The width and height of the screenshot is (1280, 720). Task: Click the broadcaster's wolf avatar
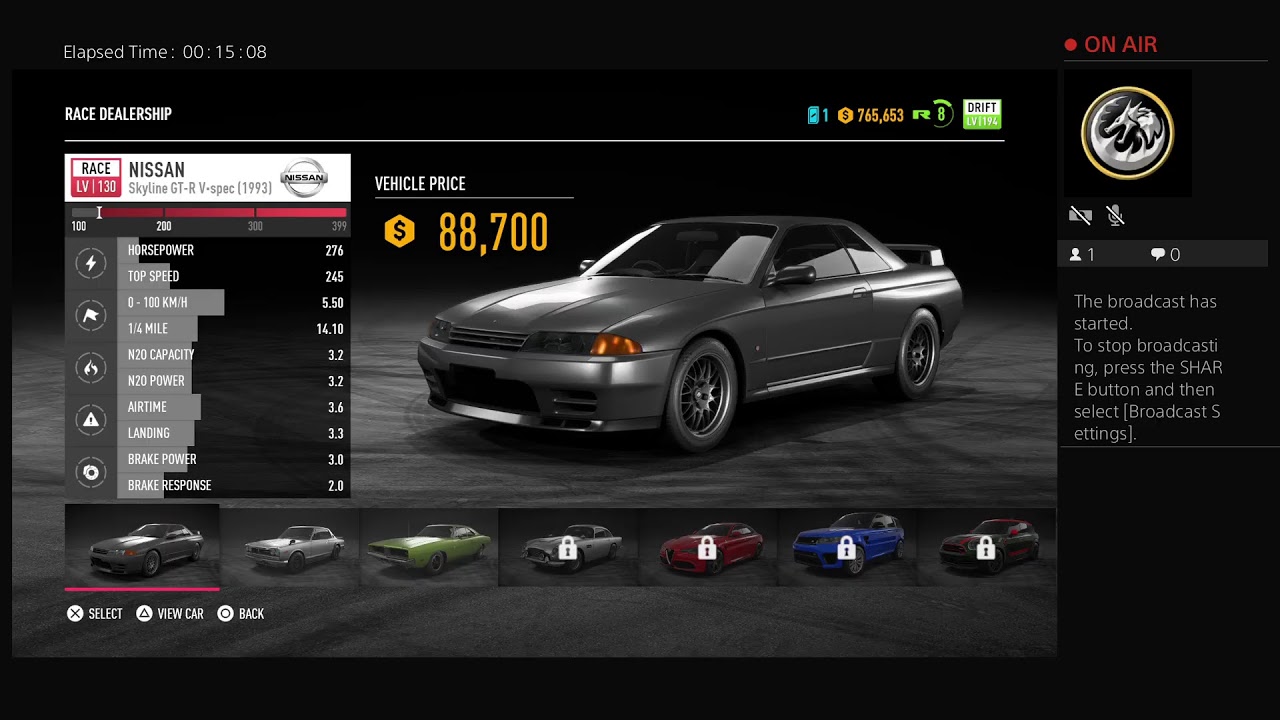[1127, 133]
